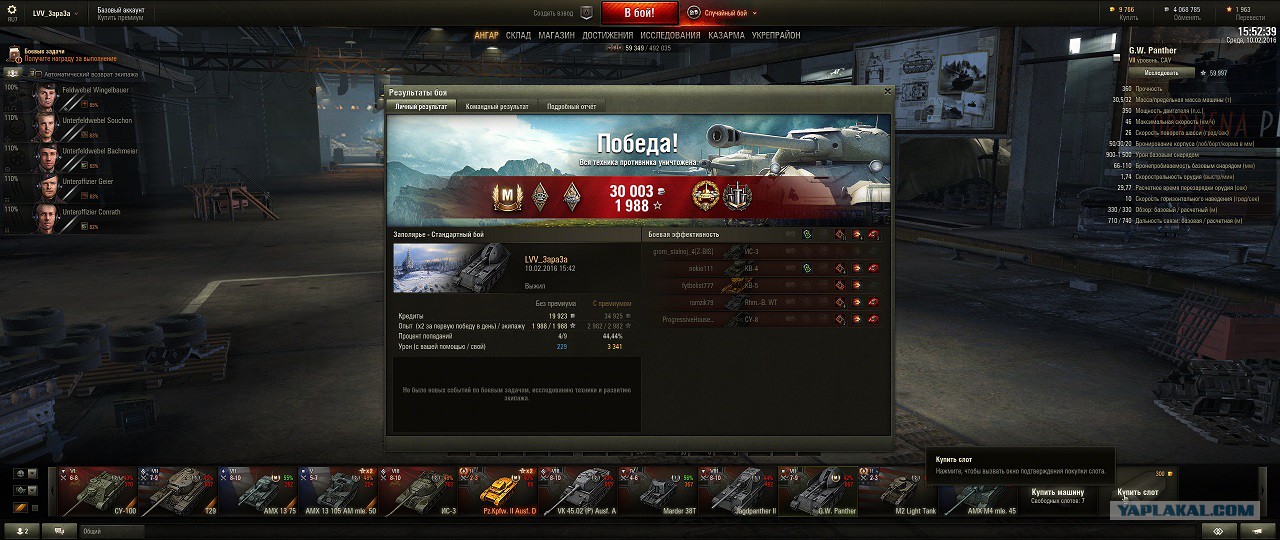Show the "Личный результат" tab

(x=420, y=106)
